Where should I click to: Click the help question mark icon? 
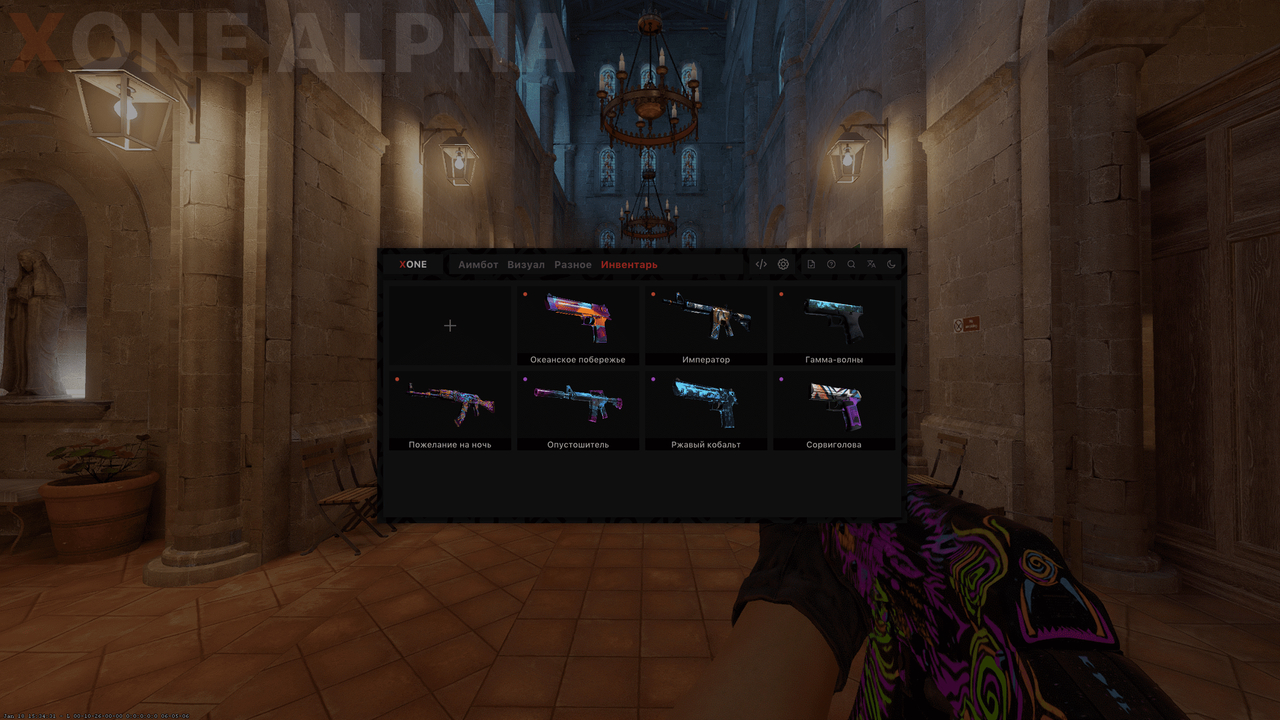click(831, 264)
